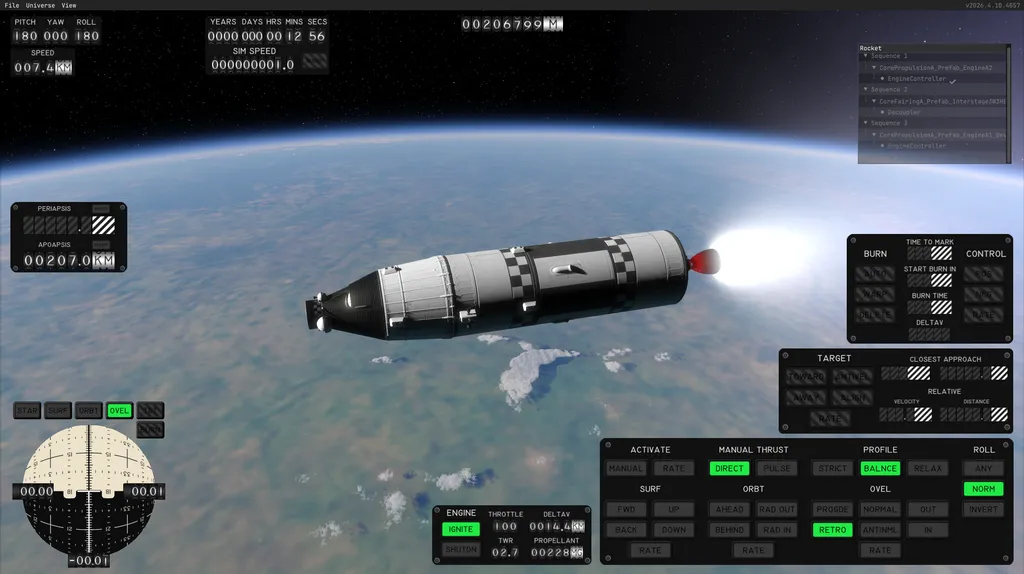Set roll mode to INVERT
This screenshot has height=574, width=1024.
(x=983, y=509)
